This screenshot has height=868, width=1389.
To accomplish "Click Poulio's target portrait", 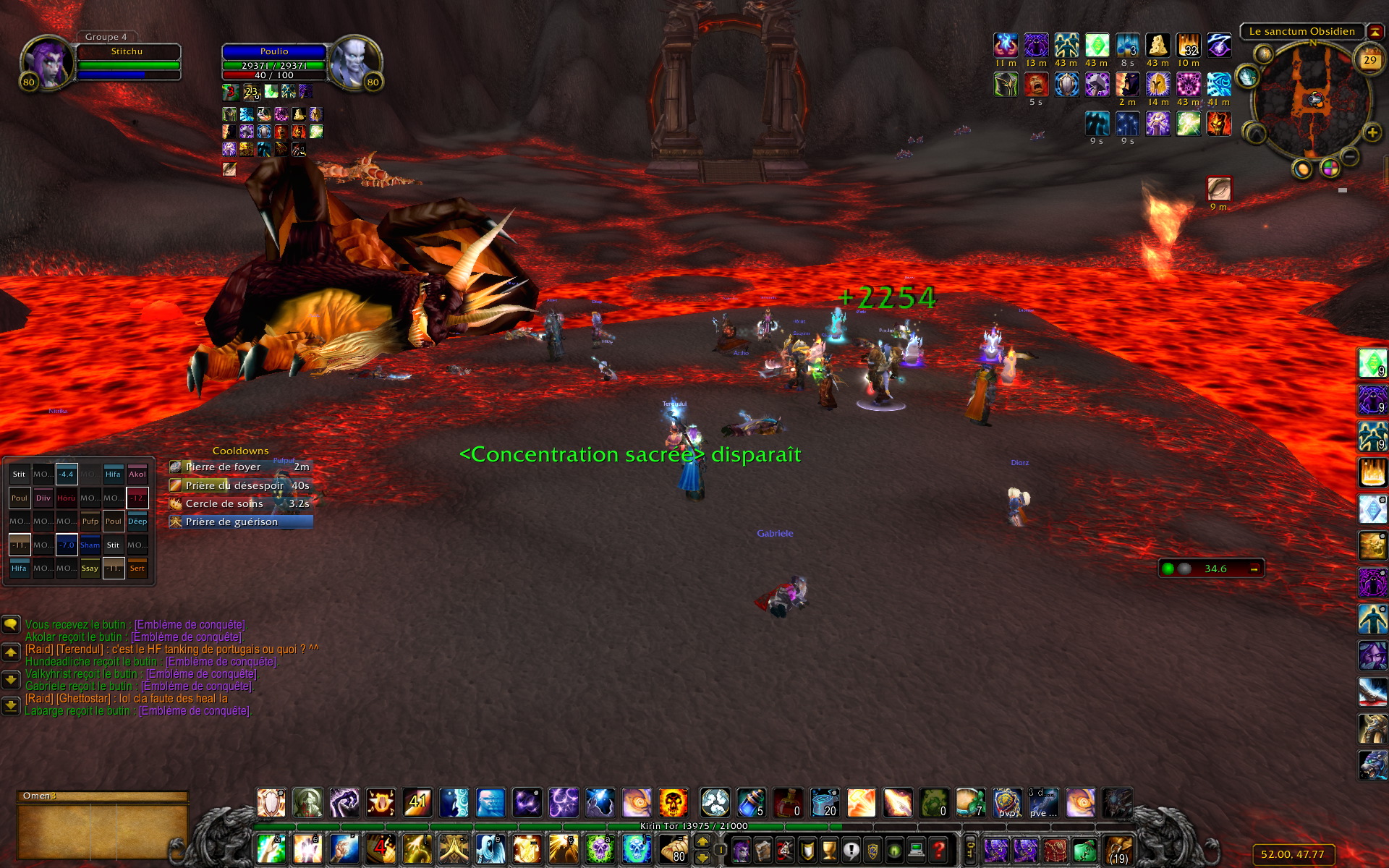I will tap(355, 62).
